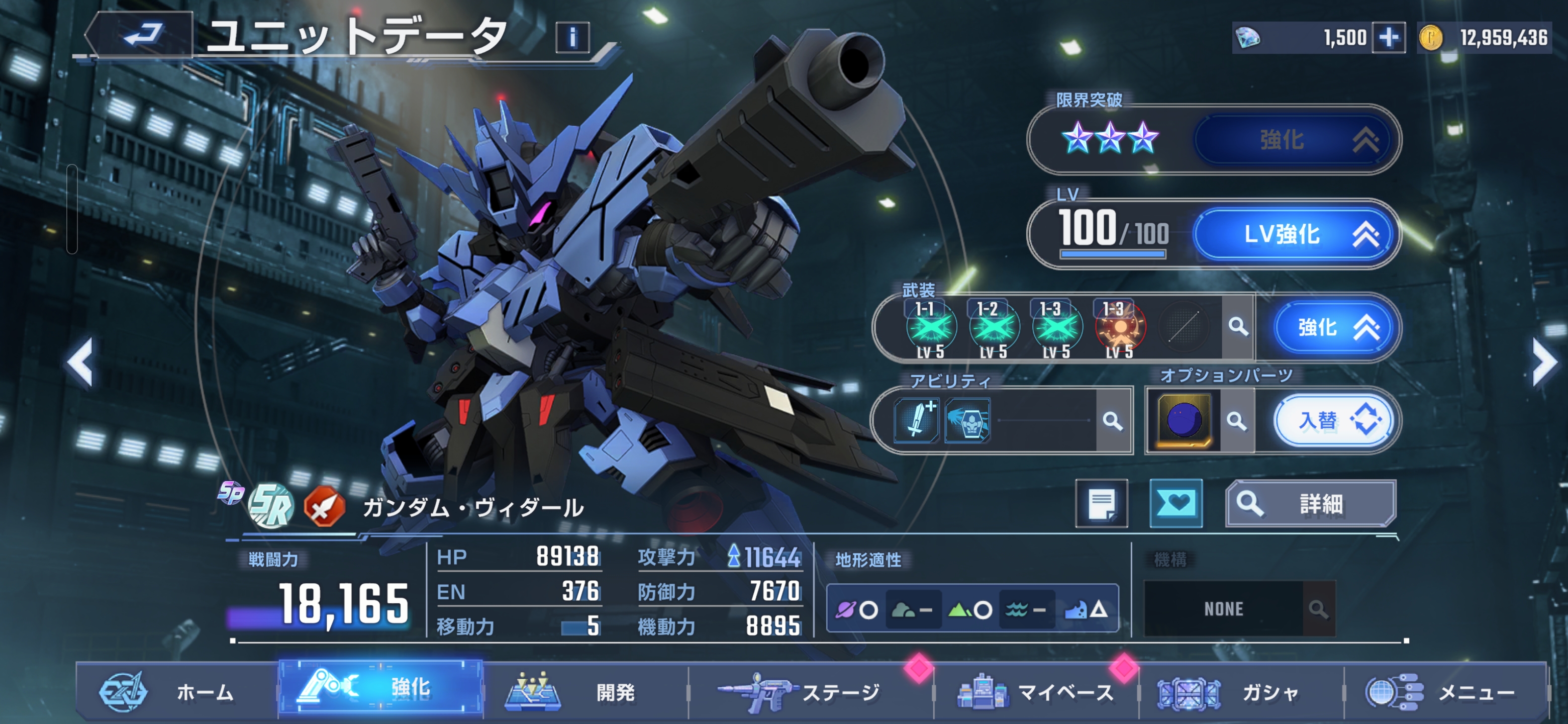This screenshot has height=724, width=1568.
Task: Select the 1-1 weapon icon
Action: click(x=930, y=329)
